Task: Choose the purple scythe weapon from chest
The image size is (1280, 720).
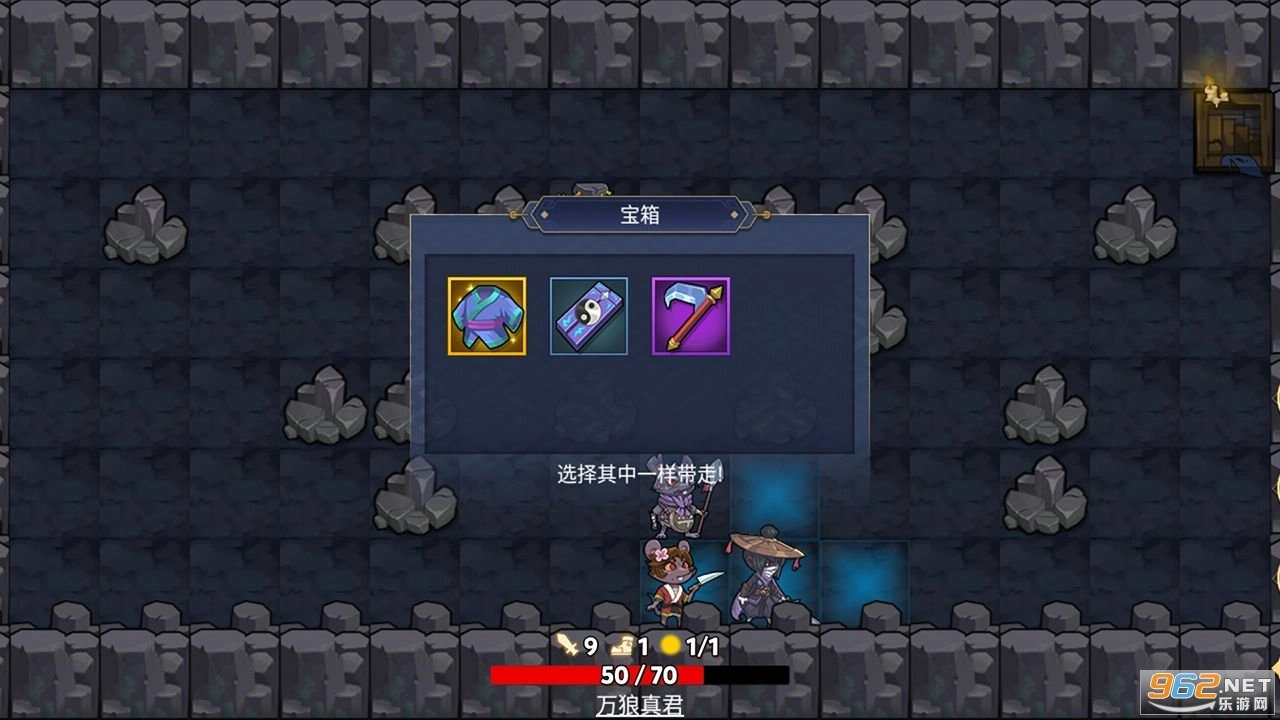Action: click(x=690, y=317)
